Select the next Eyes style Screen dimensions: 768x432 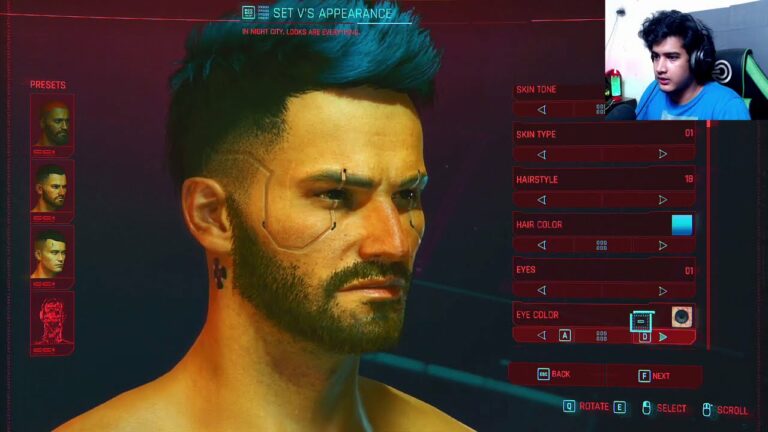point(662,290)
